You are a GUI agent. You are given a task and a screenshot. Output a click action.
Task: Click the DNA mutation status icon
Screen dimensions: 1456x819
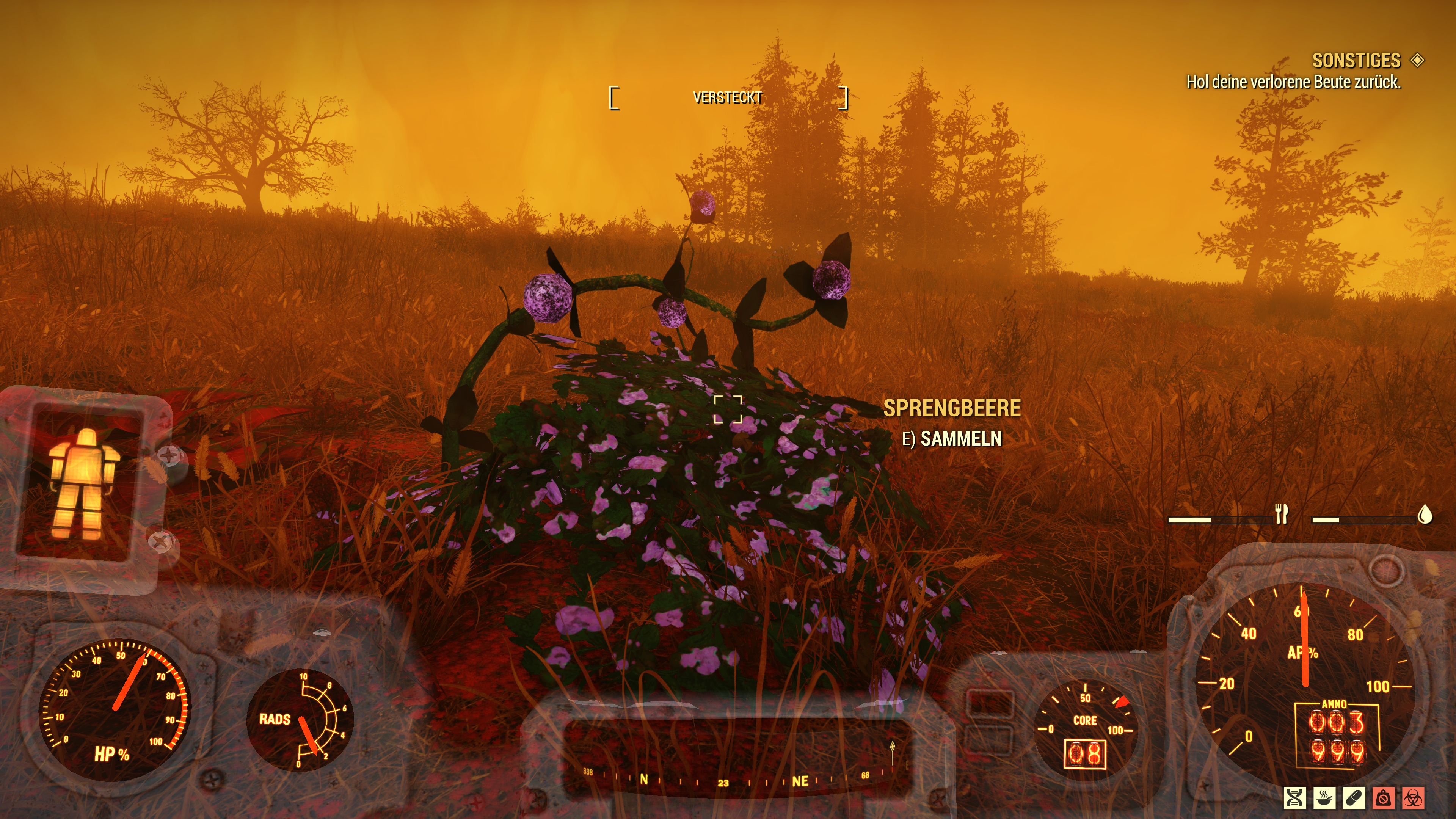point(1295,798)
